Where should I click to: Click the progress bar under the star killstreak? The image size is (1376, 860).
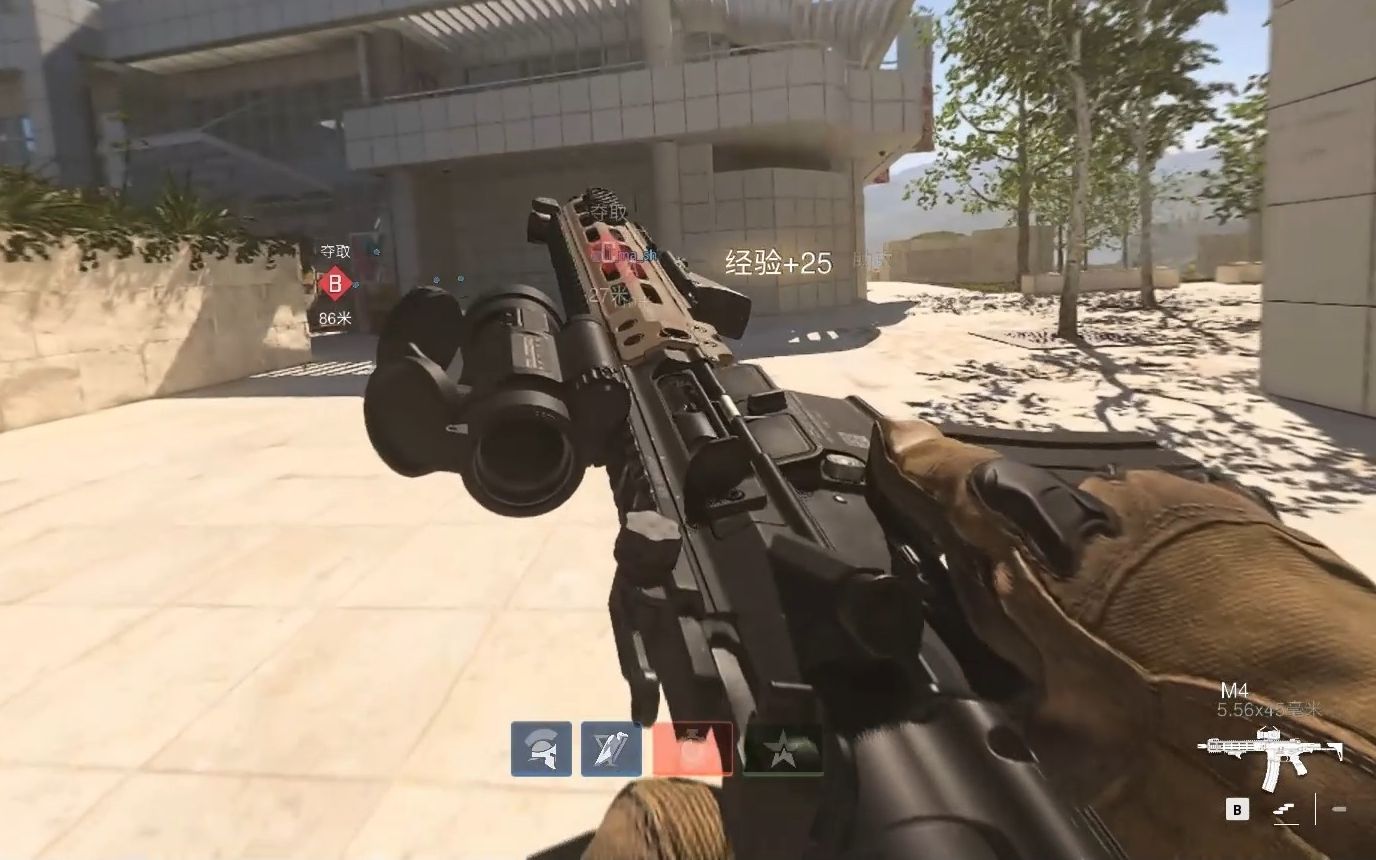click(783, 774)
